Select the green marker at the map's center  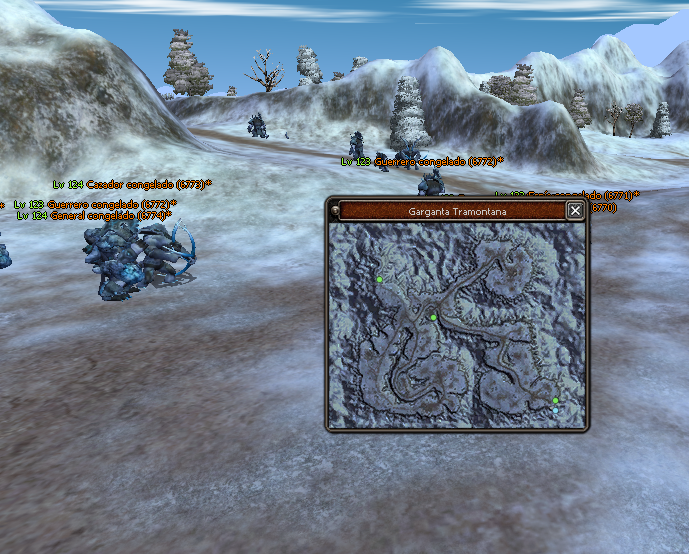[x=433, y=317]
